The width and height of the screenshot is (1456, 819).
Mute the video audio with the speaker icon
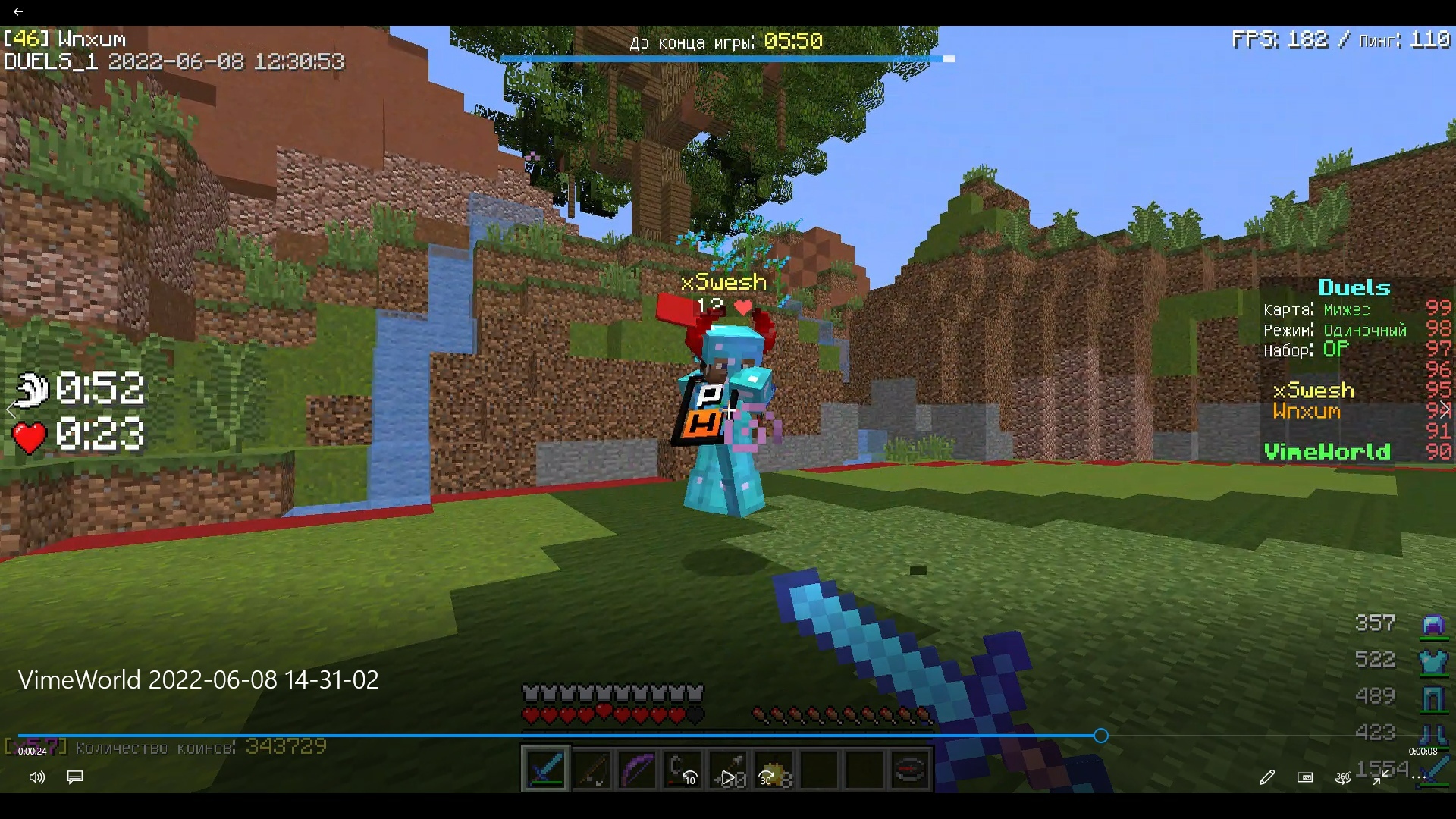(x=36, y=777)
